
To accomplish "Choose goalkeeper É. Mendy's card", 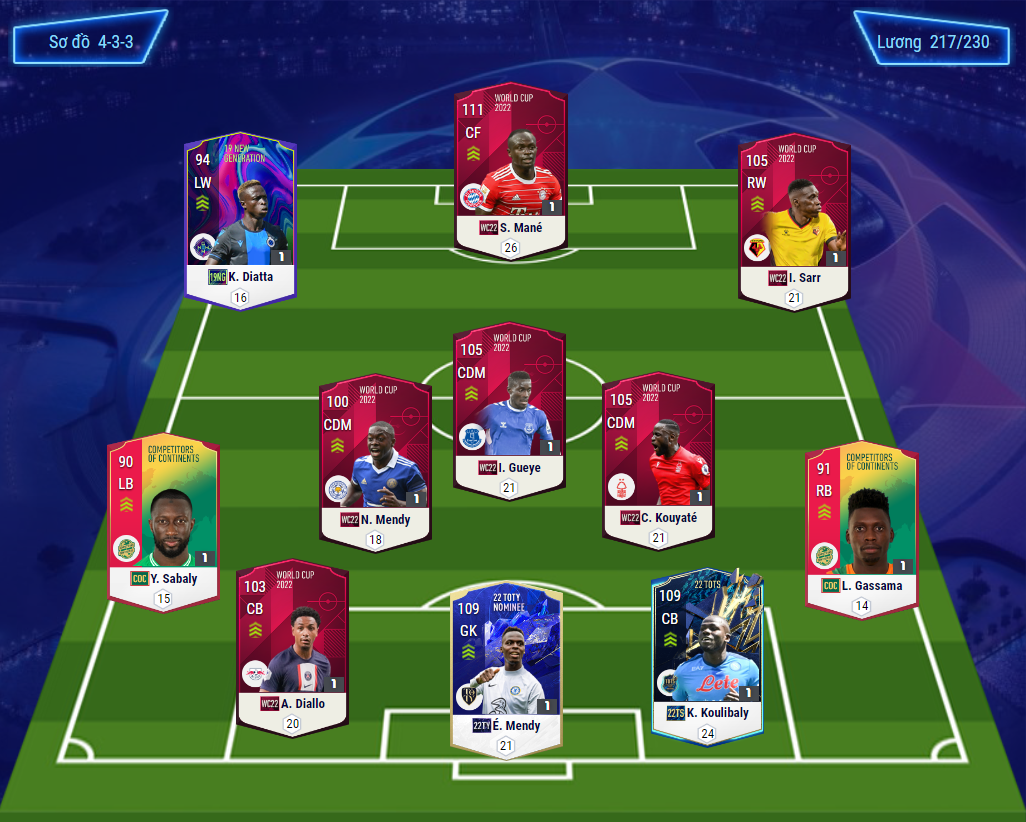I will 506,662.
